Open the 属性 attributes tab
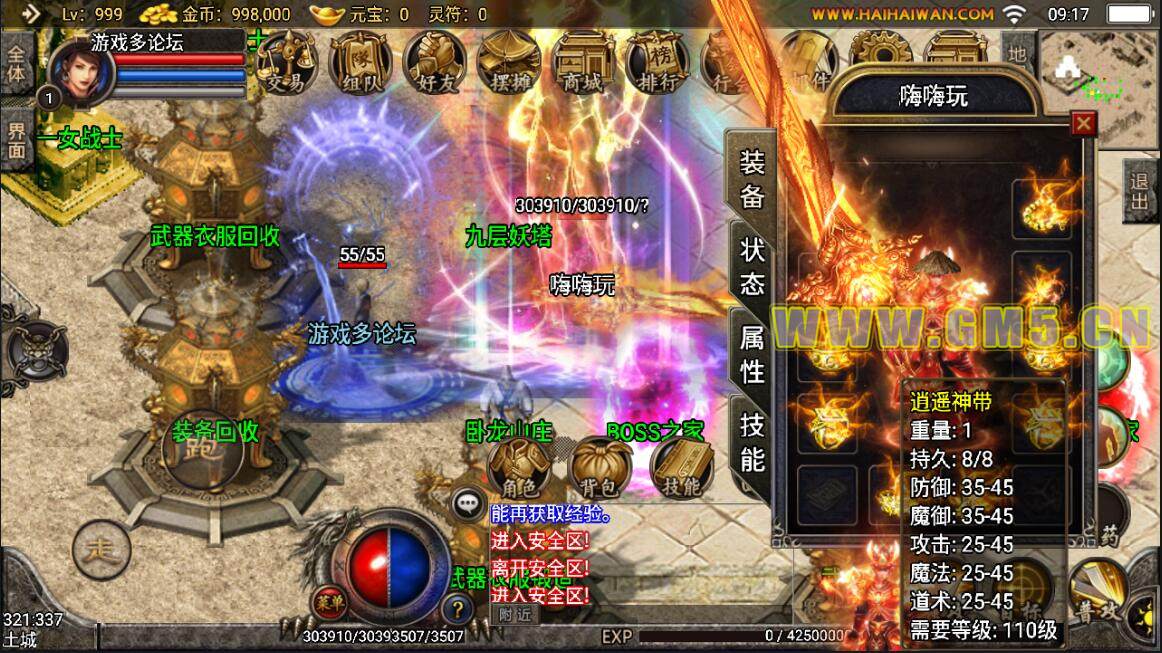Screen dimensions: 1162x653 point(752,355)
